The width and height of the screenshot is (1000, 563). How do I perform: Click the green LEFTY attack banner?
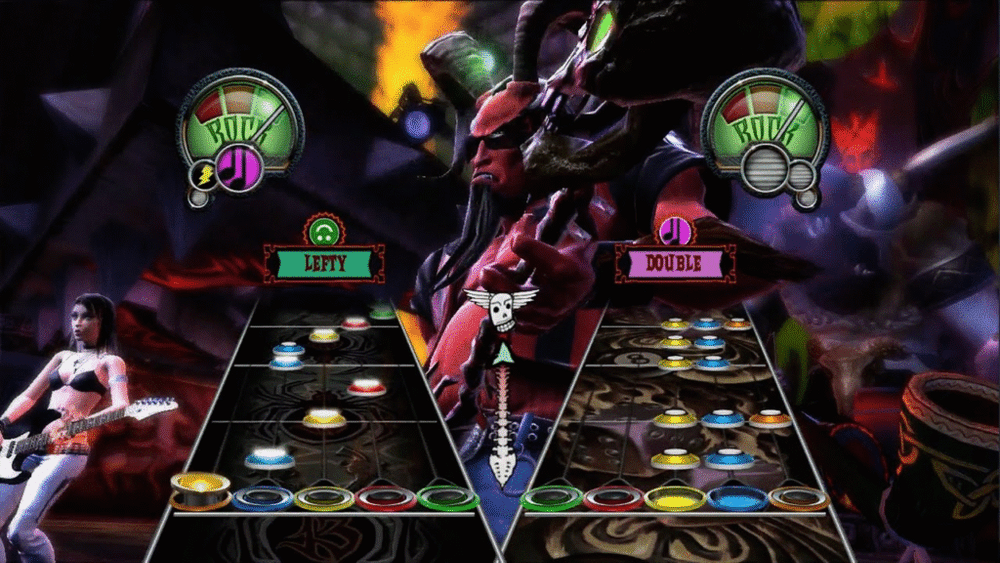[322, 264]
